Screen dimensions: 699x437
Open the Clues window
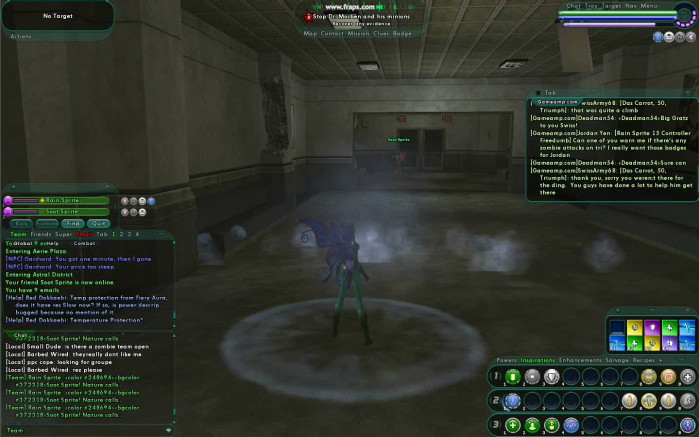(x=378, y=33)
